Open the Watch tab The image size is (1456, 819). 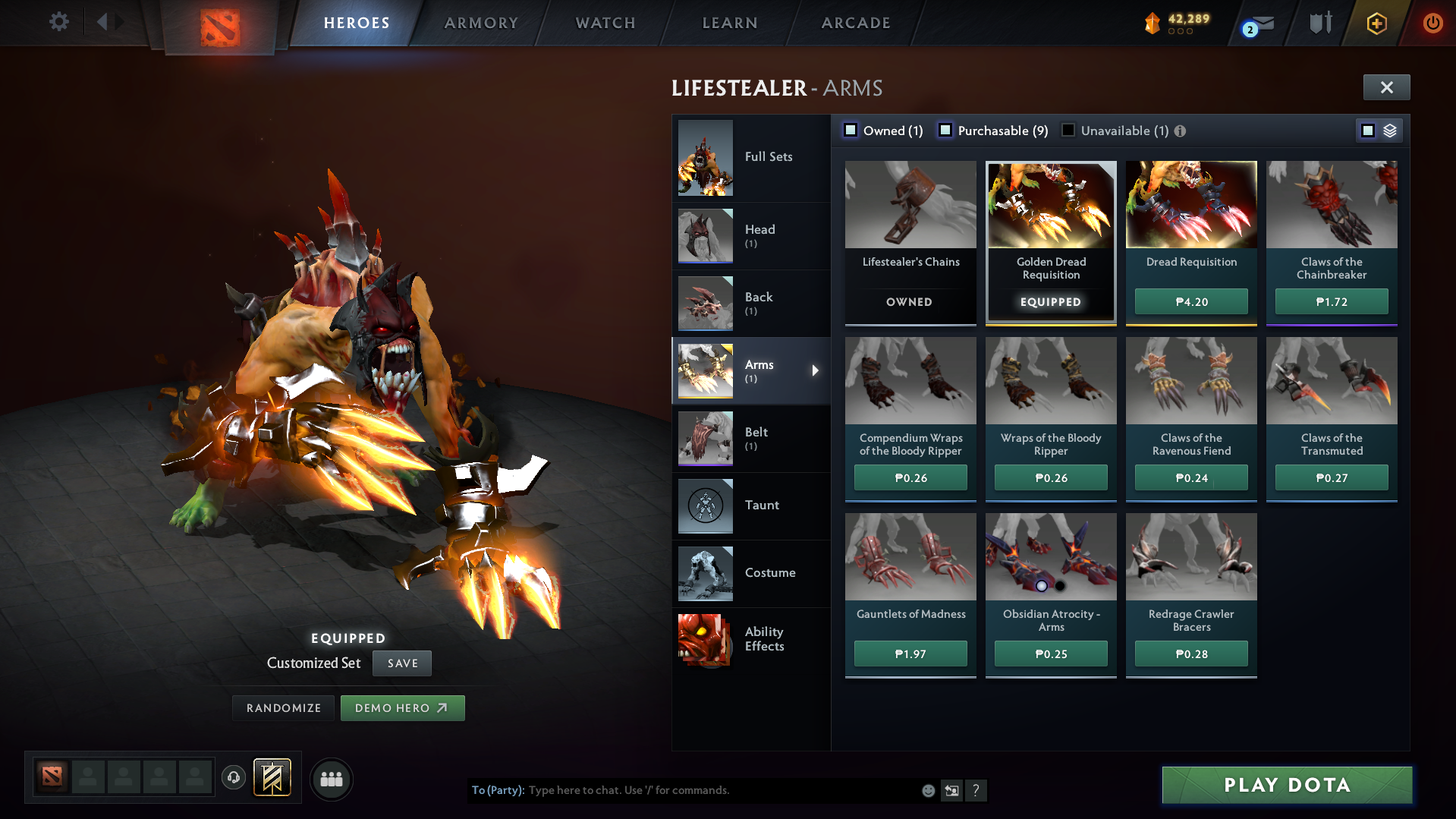point(605,23)
